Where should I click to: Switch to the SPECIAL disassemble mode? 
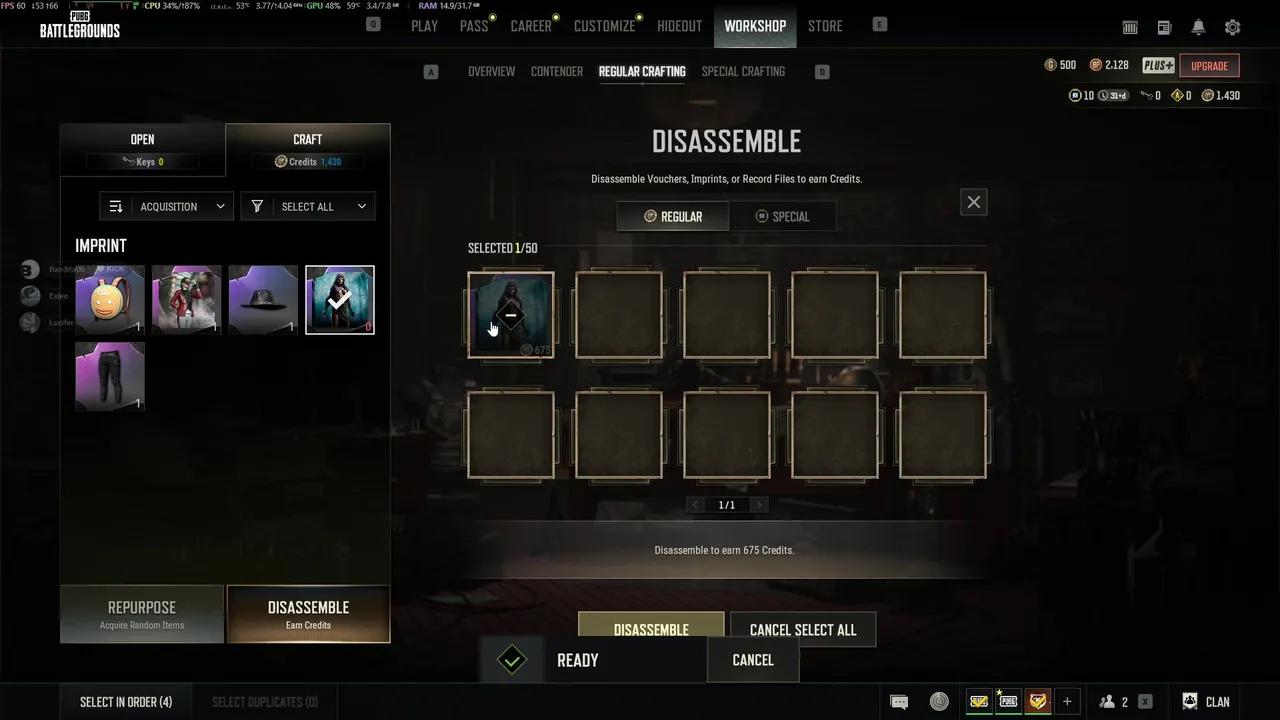tap(784, 216)
